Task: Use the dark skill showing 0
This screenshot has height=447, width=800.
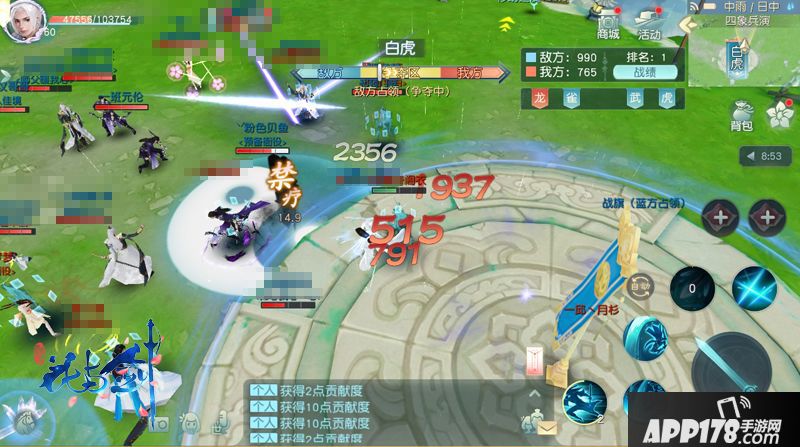Action: (690, 288)
